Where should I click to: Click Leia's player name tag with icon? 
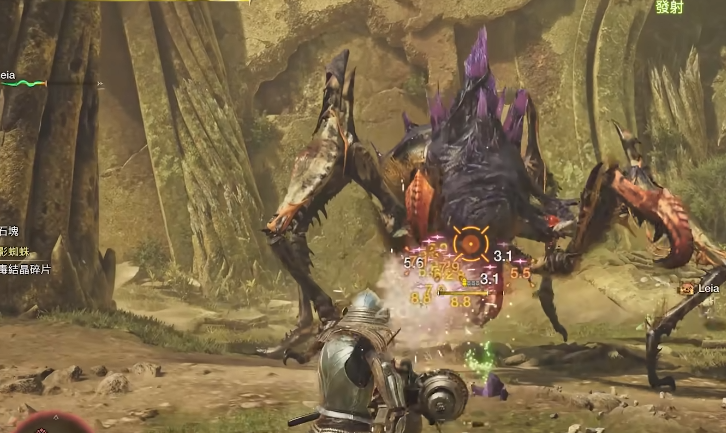[701, 288]
